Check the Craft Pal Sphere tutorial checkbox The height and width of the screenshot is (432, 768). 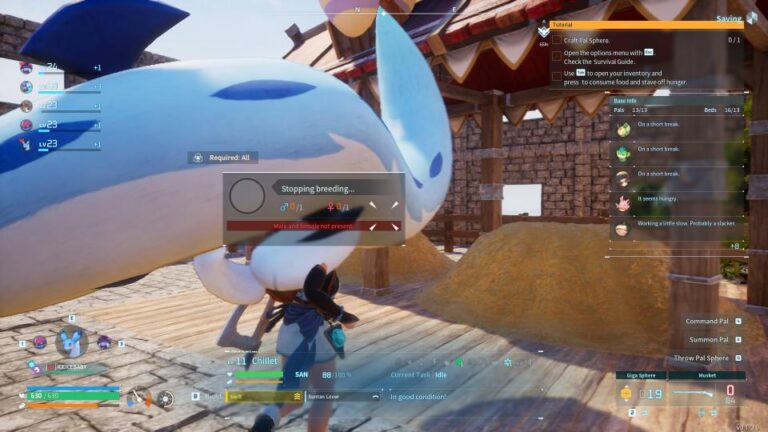pyautogui.click(x=557, y=40)
